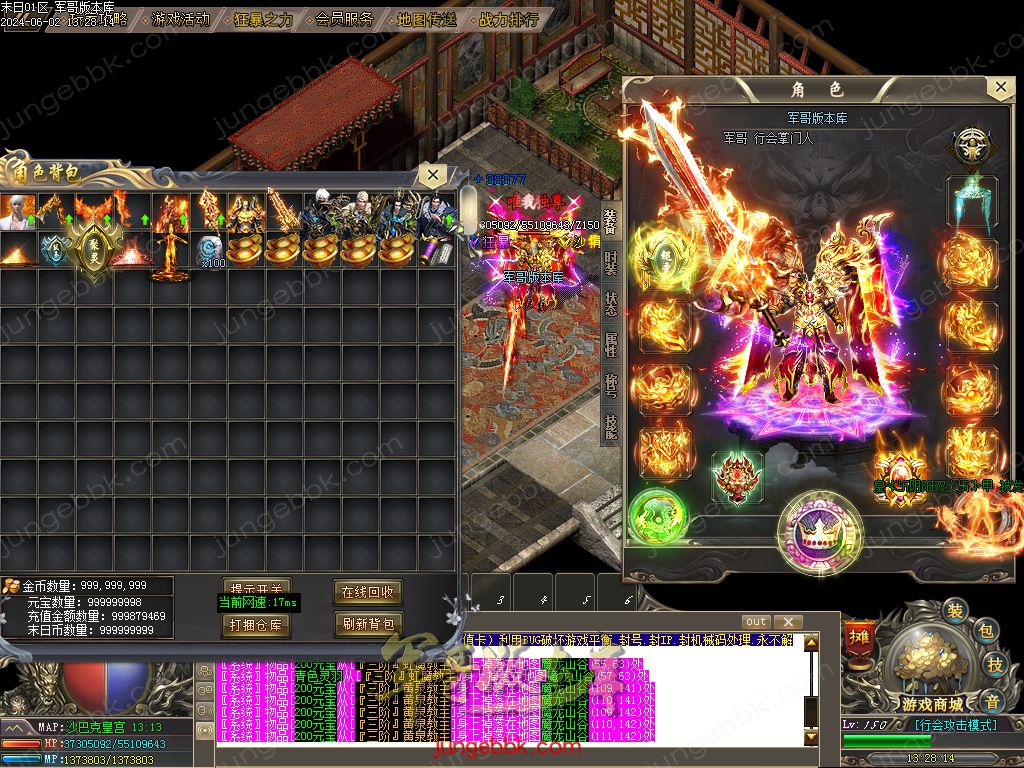Click the 刷新背包 refresh bag button
1024x768 pixels.
coord(368,625)
